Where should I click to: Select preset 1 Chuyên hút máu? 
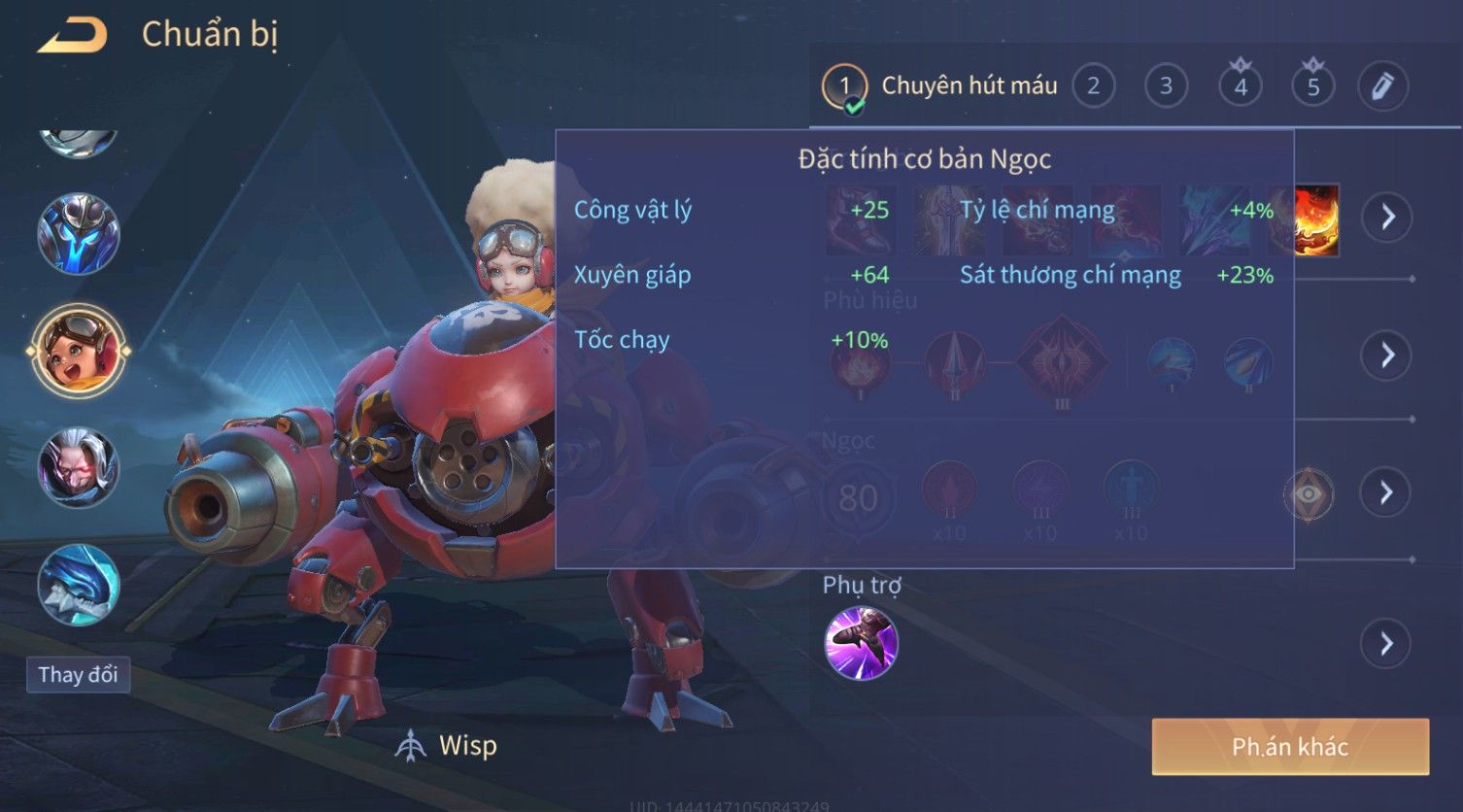coord(940,86)
